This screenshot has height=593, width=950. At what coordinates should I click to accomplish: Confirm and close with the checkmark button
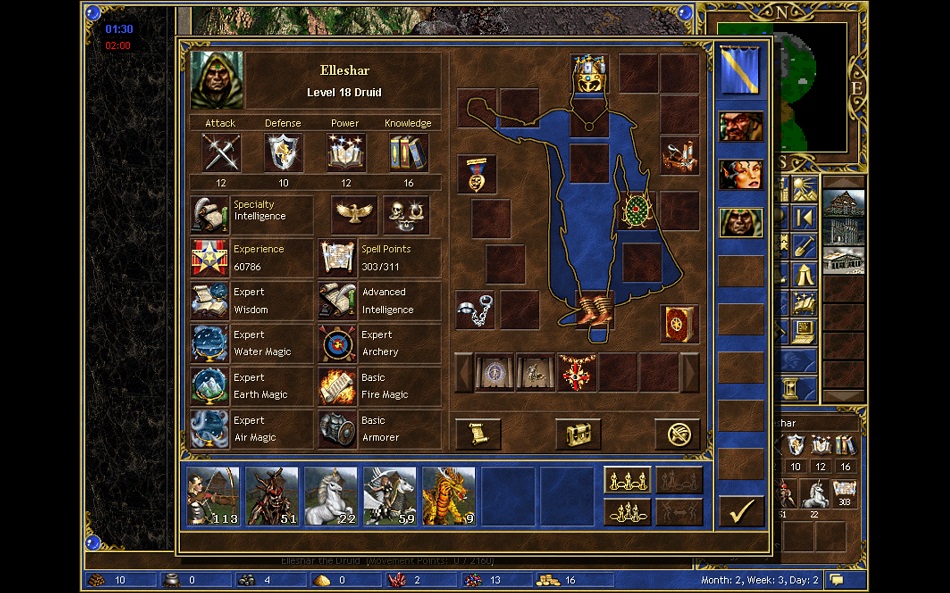pyautogui.click(x=741, y=512)
